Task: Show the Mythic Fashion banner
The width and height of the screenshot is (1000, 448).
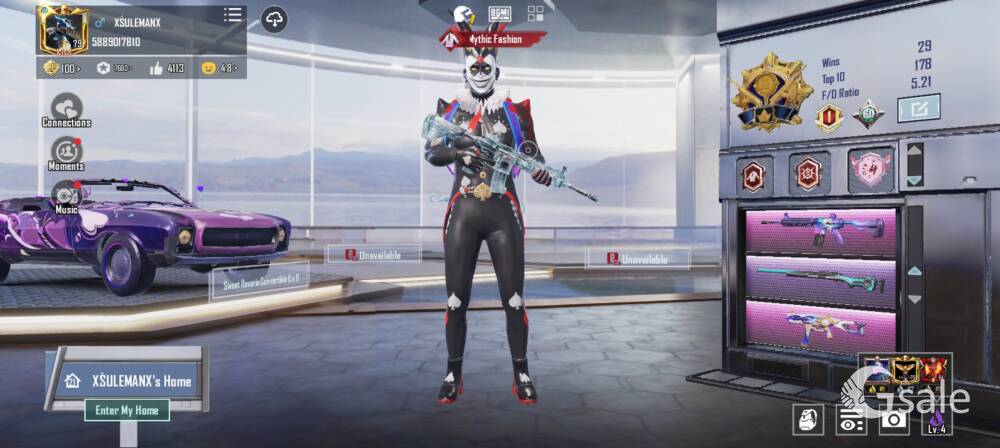Action: (494, 39)
